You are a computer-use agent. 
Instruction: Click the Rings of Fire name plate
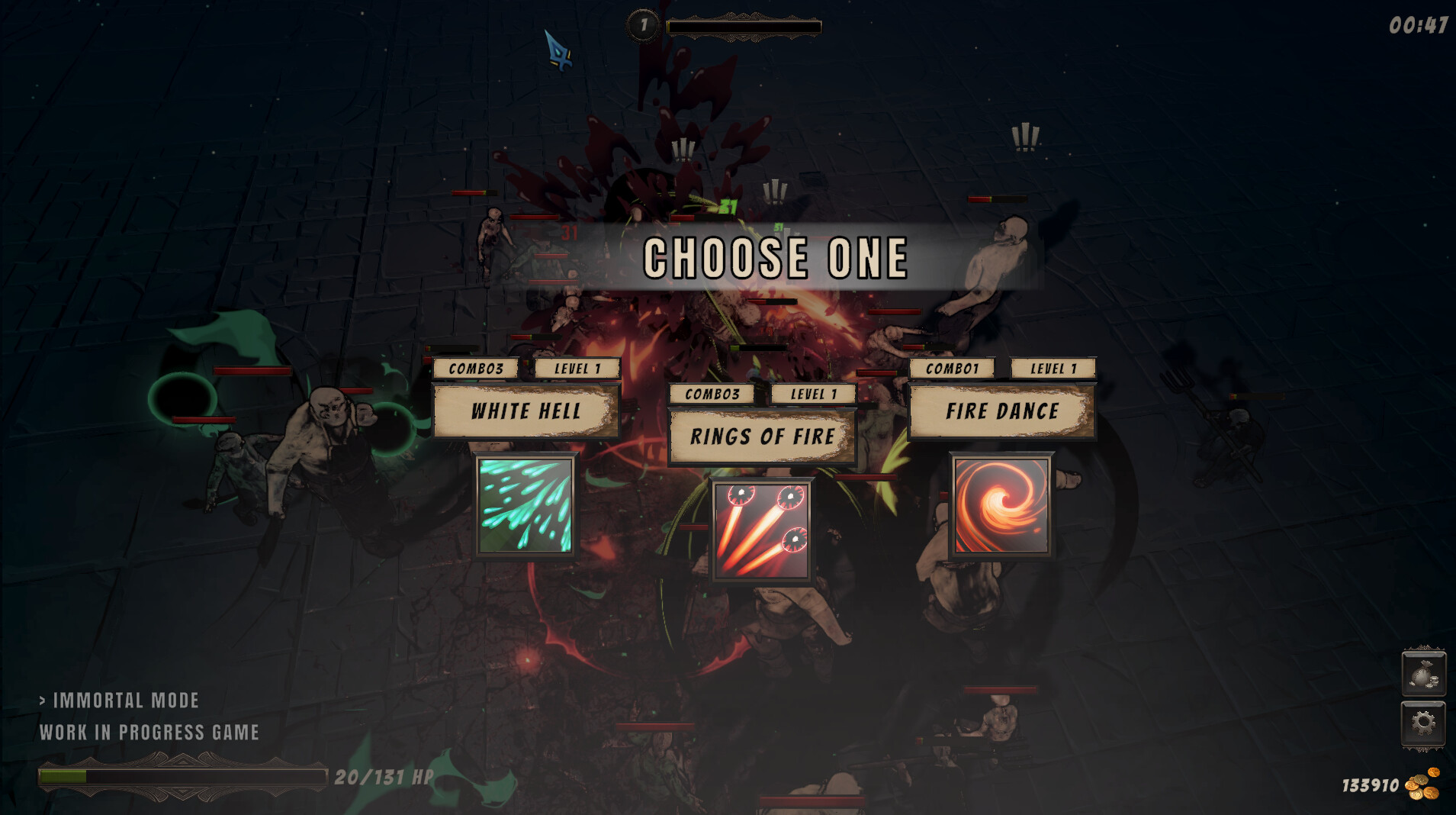pyautogui.click(x=762, y=436)
